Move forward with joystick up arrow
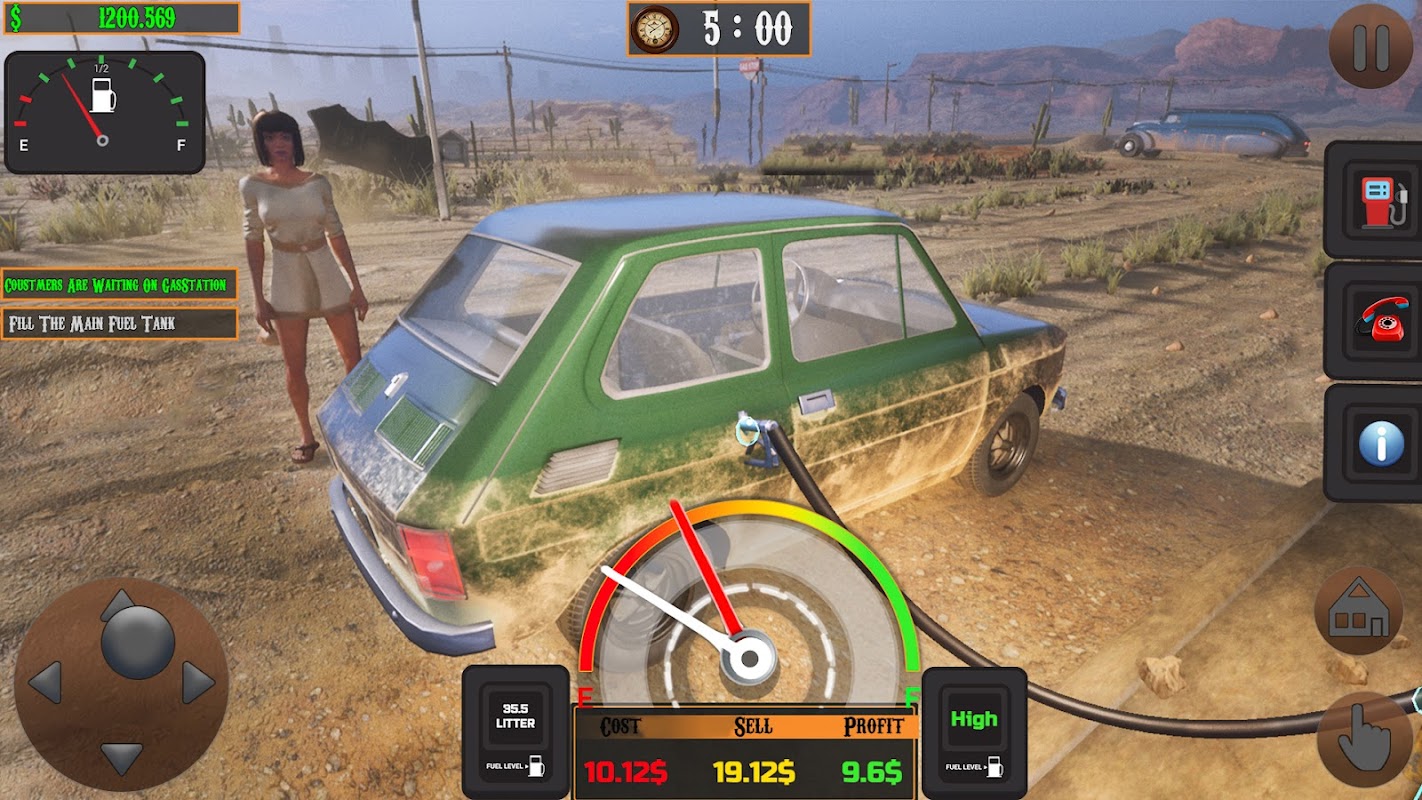The height and width of the screenshot is (800, 1422). [119, 605]
